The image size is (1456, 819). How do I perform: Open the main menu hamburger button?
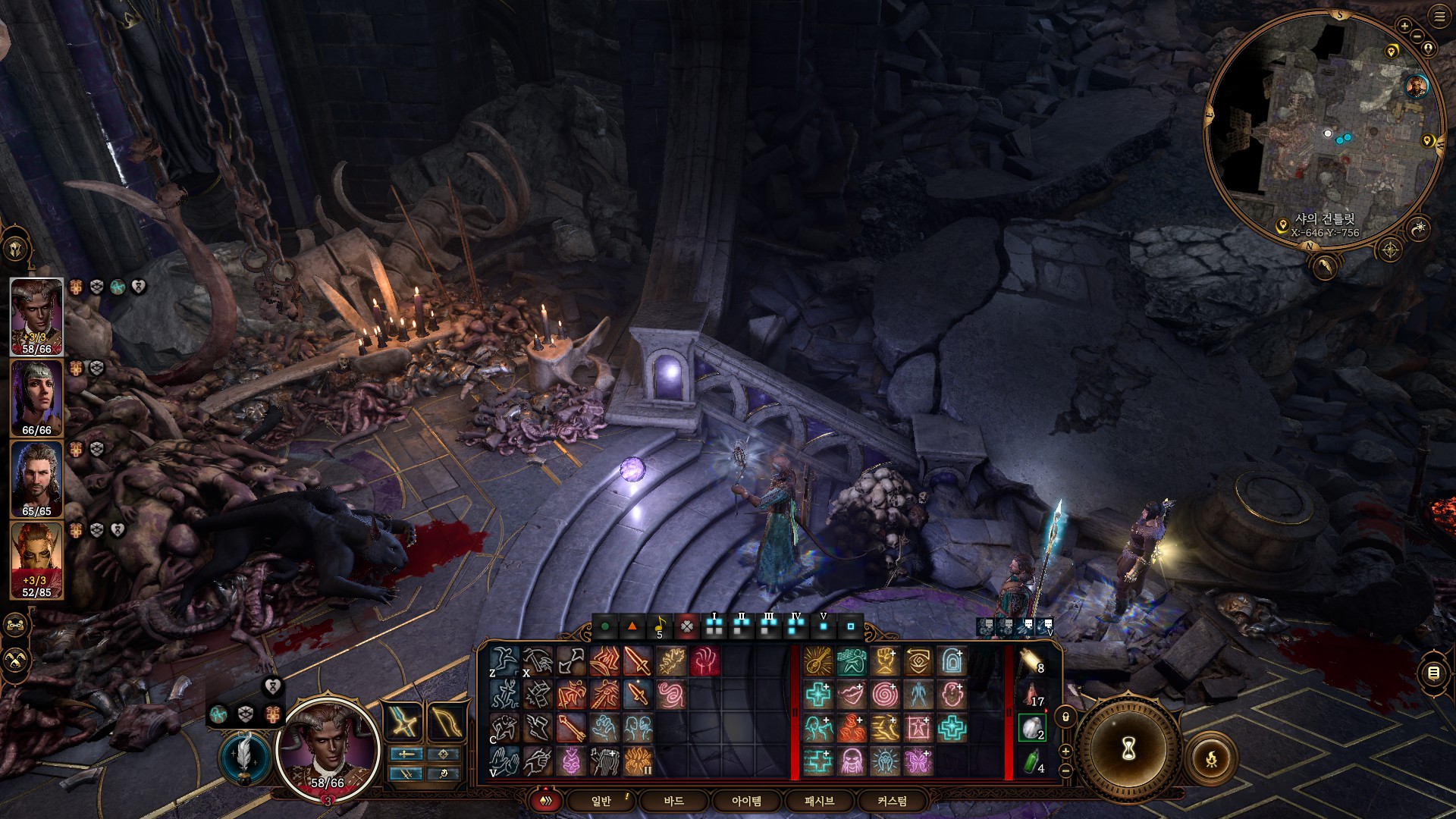[1439, 16]
